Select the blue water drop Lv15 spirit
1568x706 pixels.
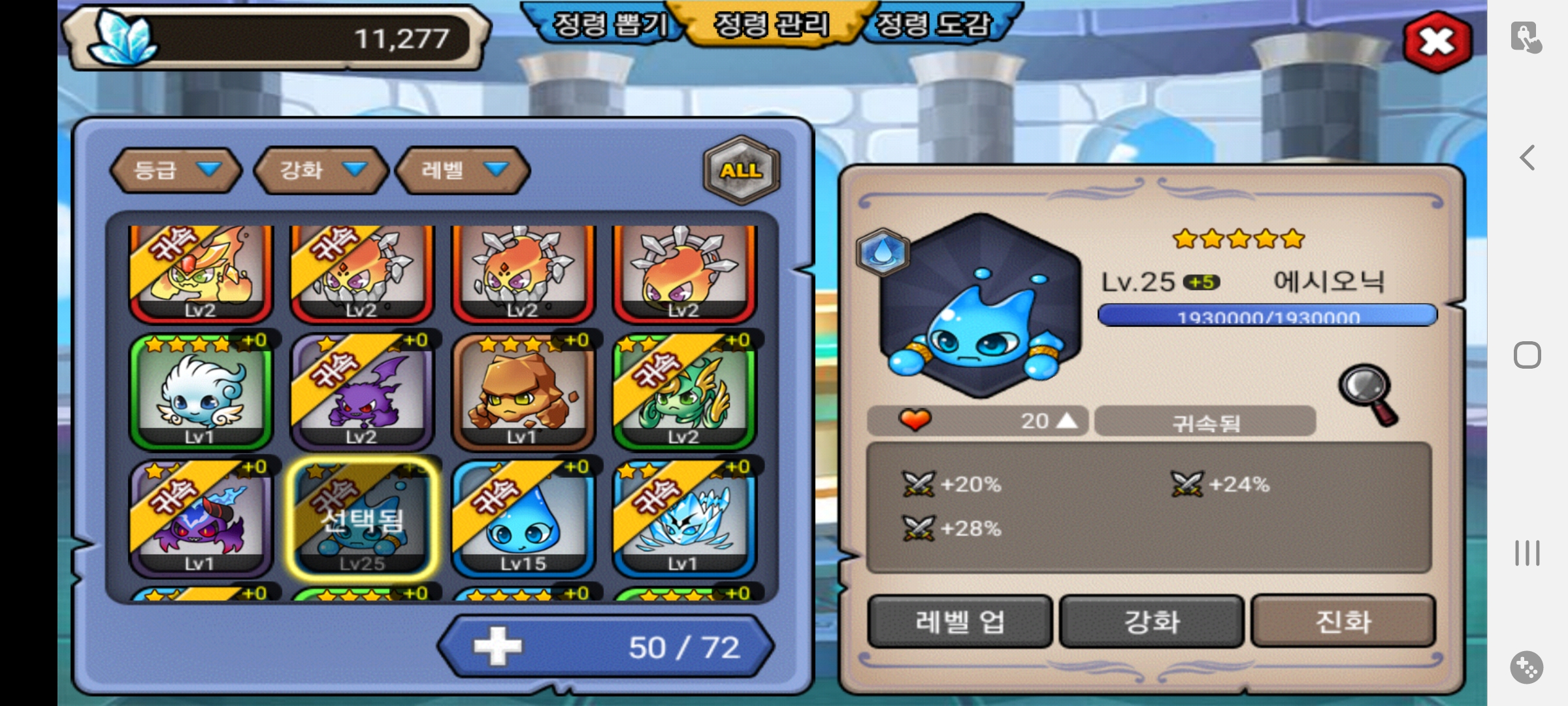(523, 519)
